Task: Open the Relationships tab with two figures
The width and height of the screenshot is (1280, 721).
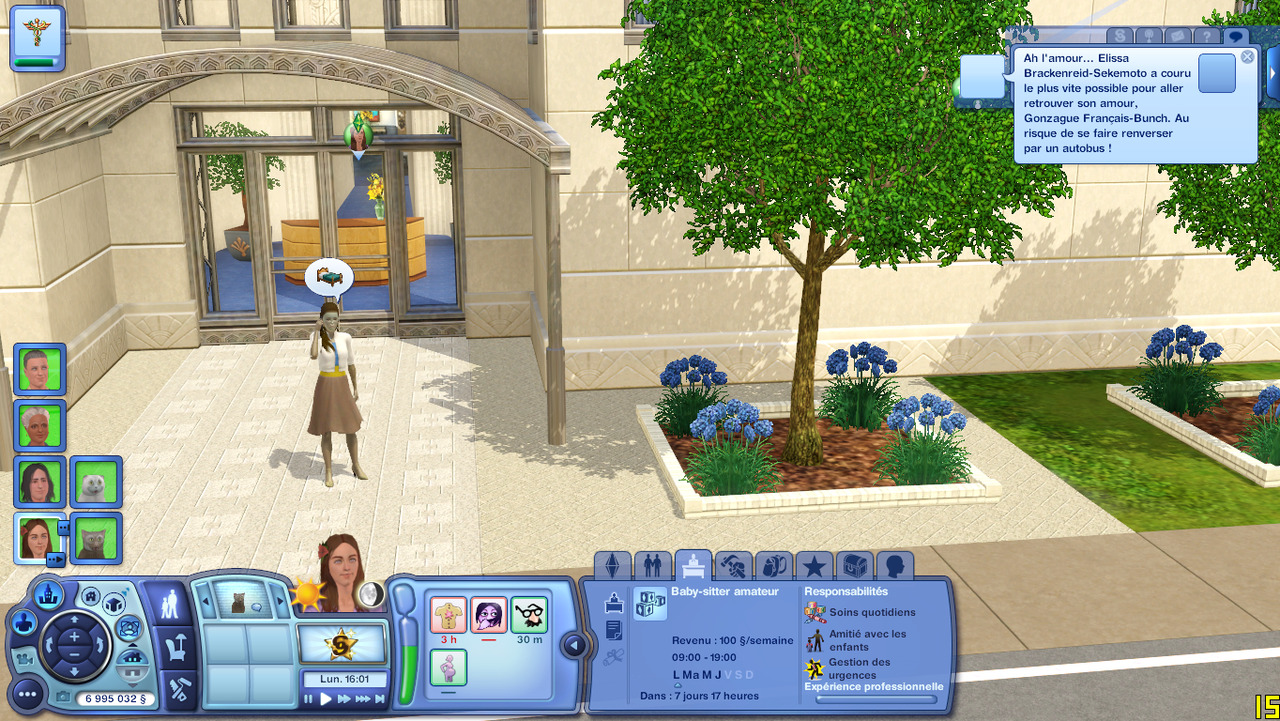Action: tap(652, 566)
